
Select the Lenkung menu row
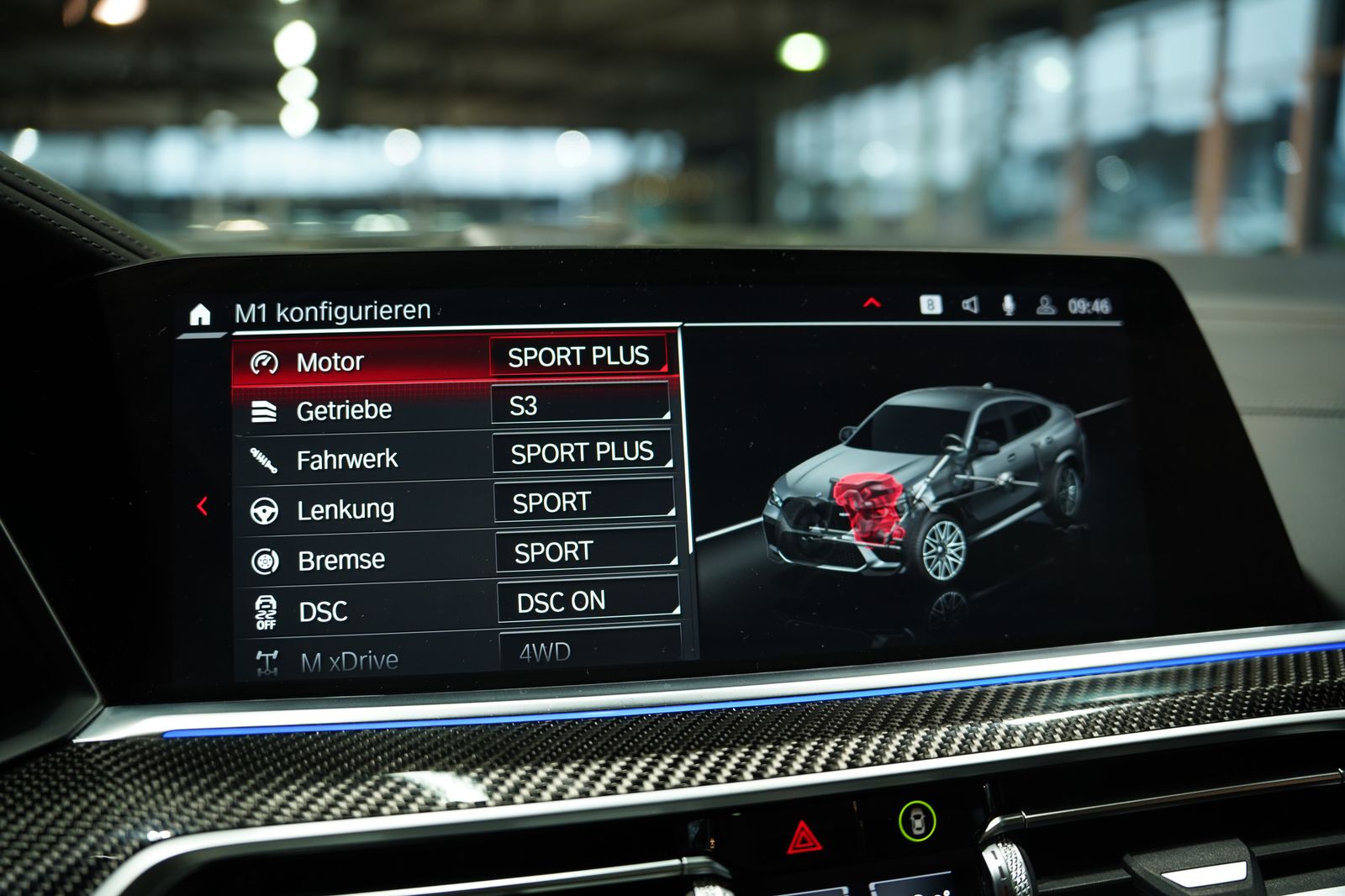345,509
